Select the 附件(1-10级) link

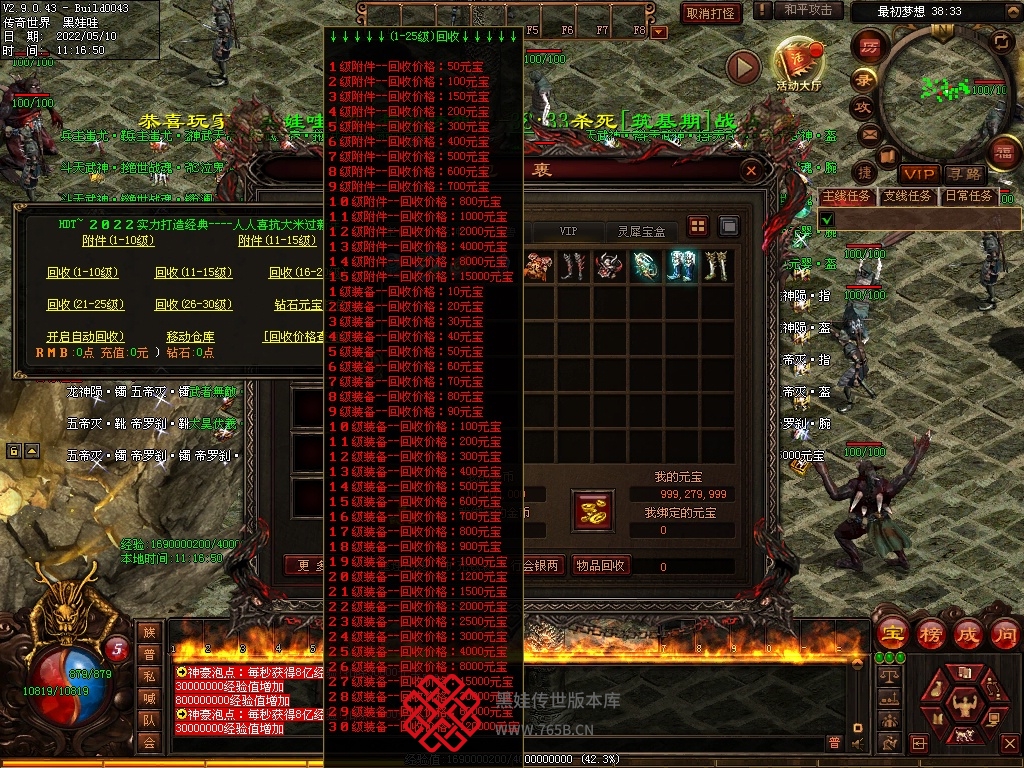(118, 240)
